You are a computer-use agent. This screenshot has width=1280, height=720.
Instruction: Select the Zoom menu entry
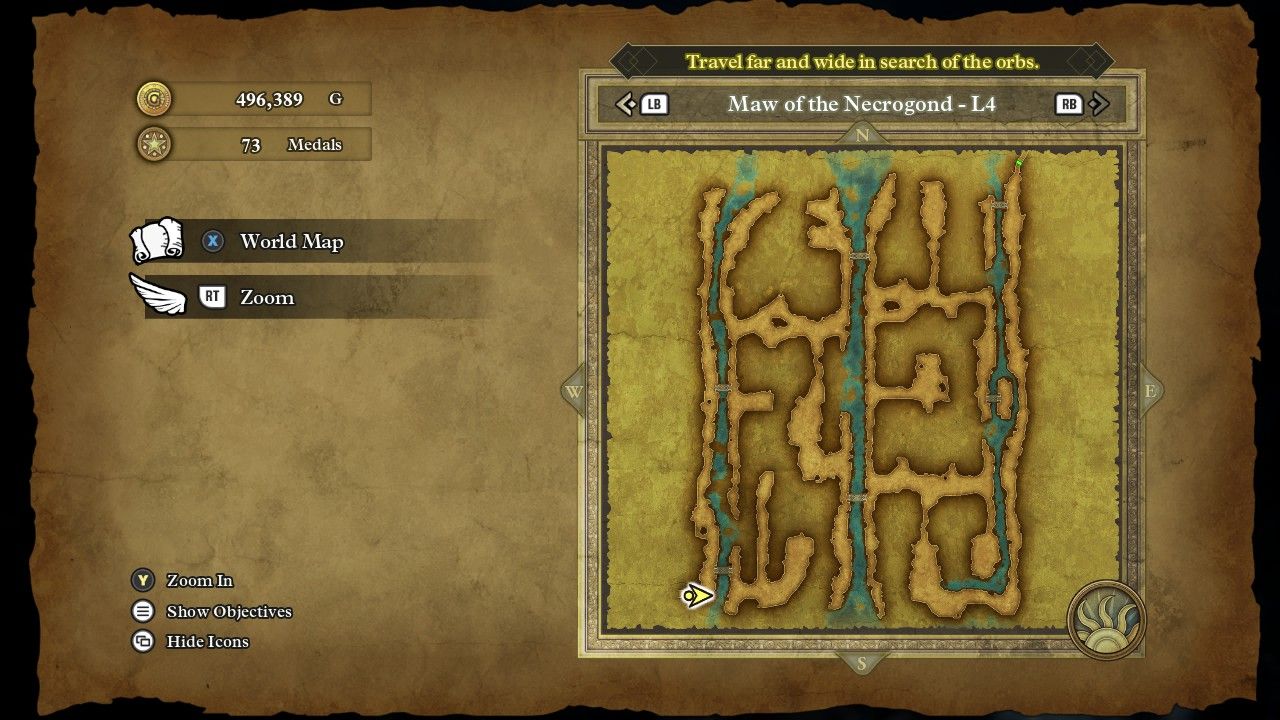[x=266, y=298]
